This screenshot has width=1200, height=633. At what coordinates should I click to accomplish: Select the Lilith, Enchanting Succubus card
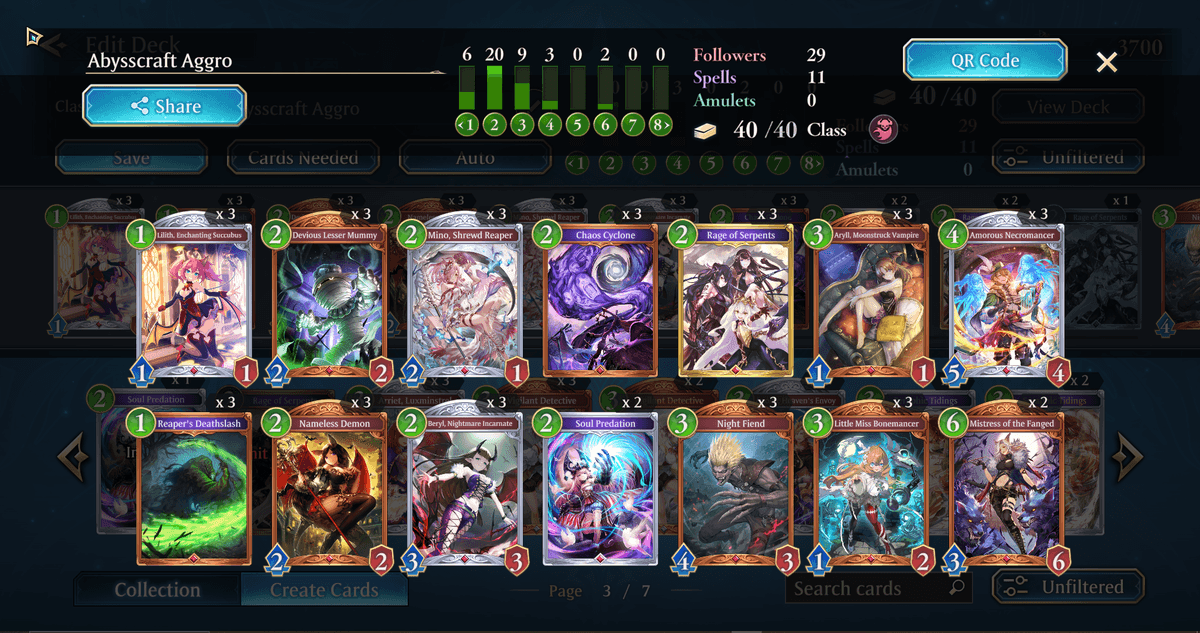point(195,300)
